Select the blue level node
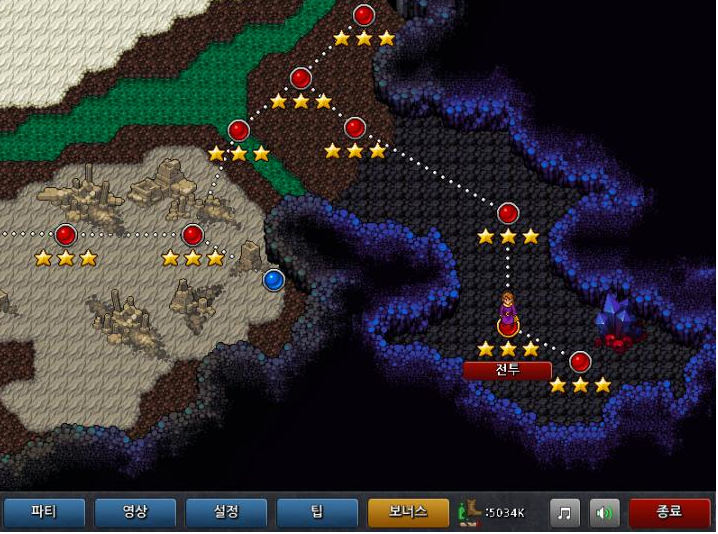Screen dimensions: 718x534 click(274, 280)
